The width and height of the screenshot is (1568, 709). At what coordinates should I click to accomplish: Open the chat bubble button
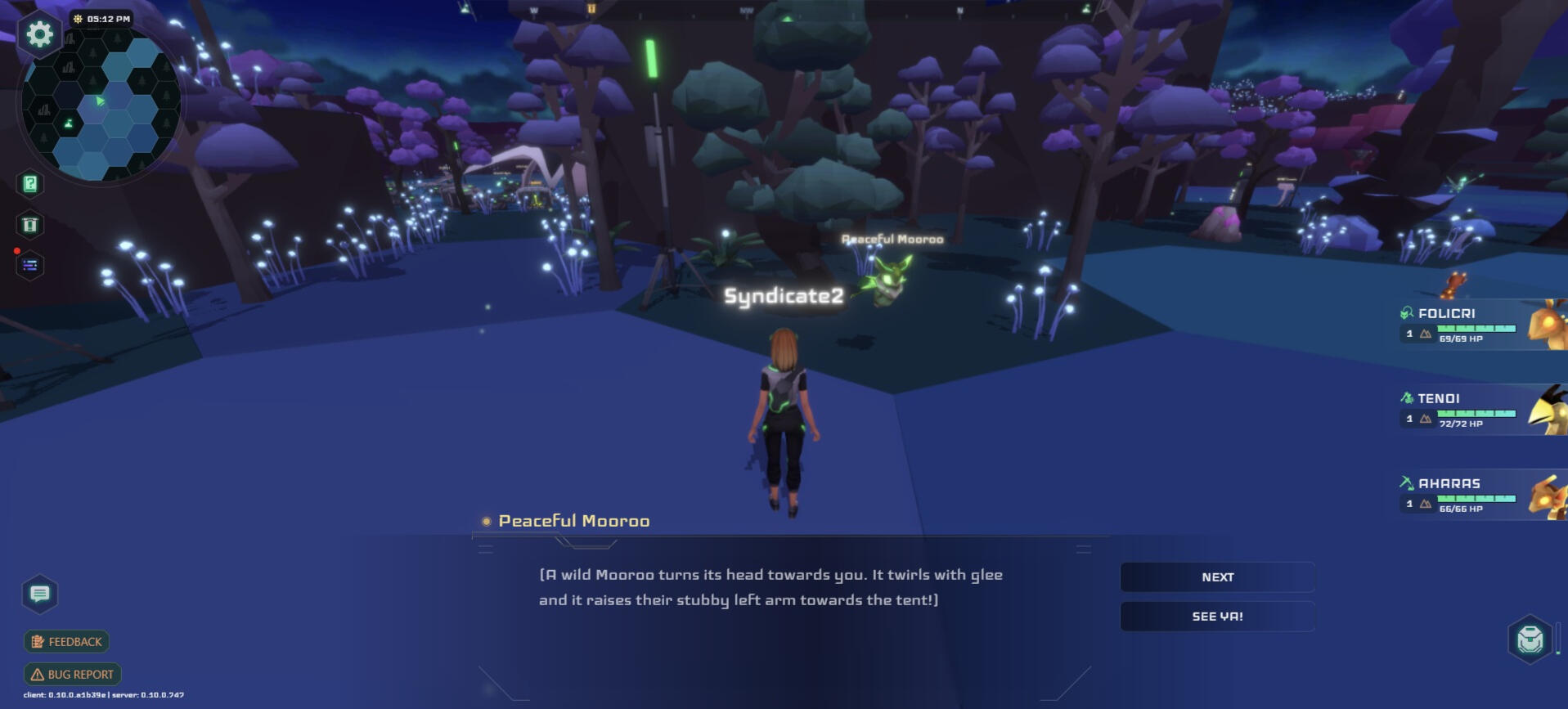(39, 594)
